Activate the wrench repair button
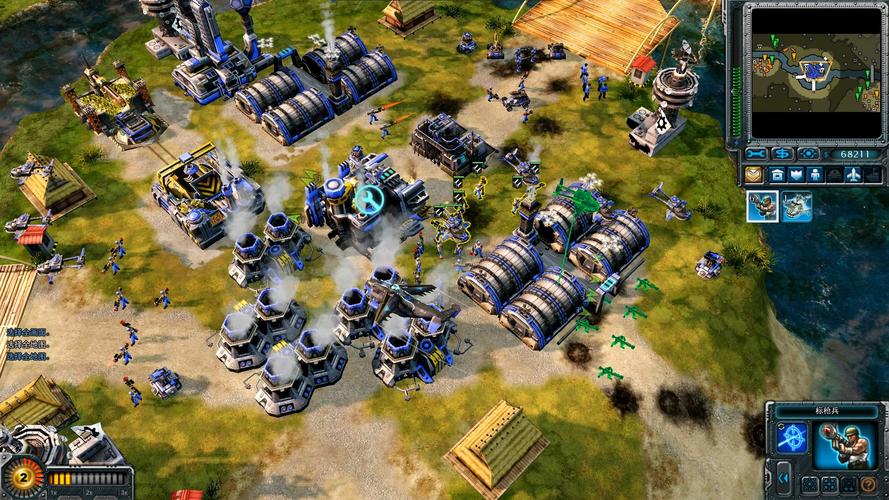Screen dimensions: 889x500 757,154
